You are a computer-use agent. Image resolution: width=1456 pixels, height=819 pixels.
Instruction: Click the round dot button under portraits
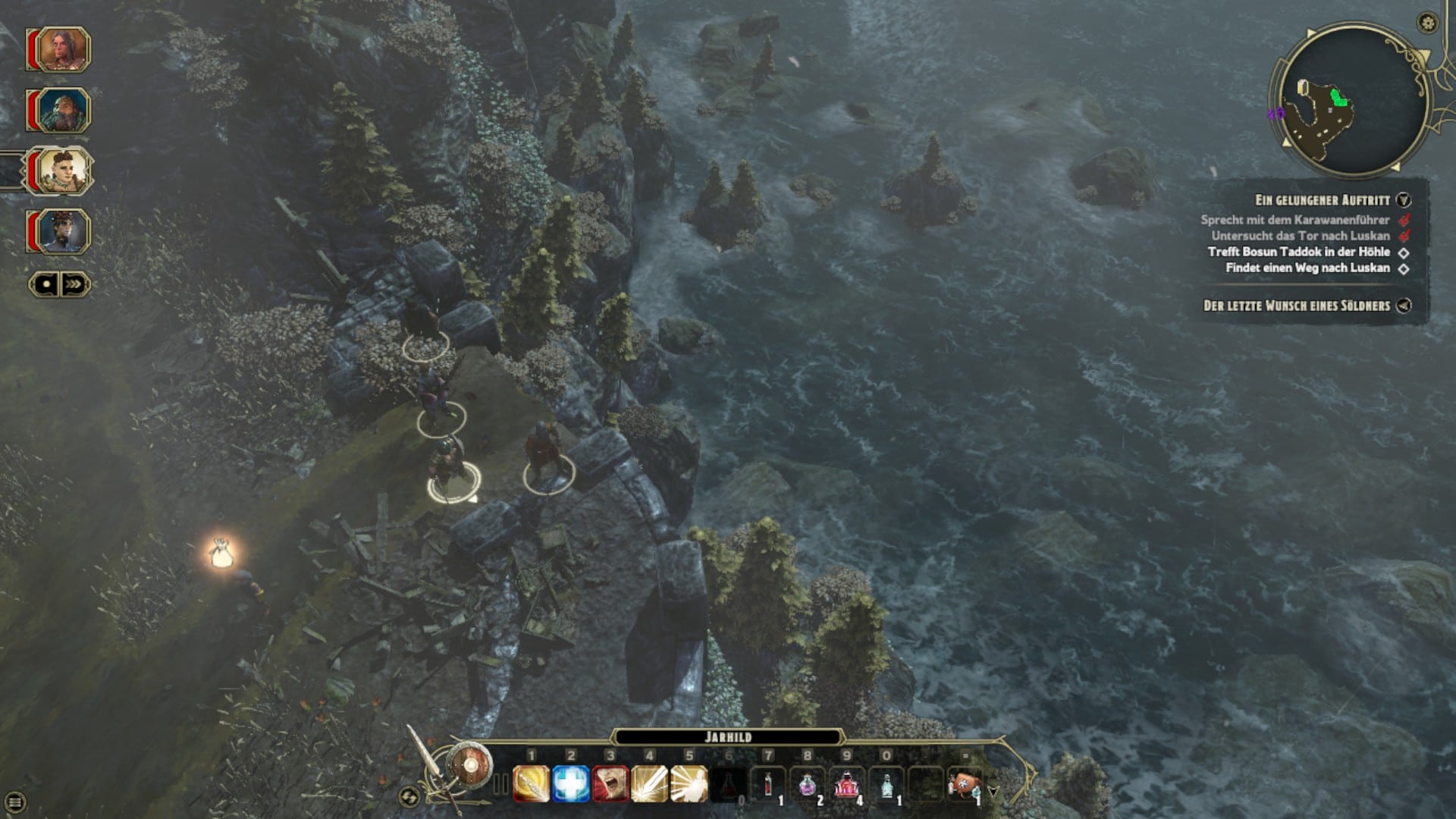[x=46, y=284]
